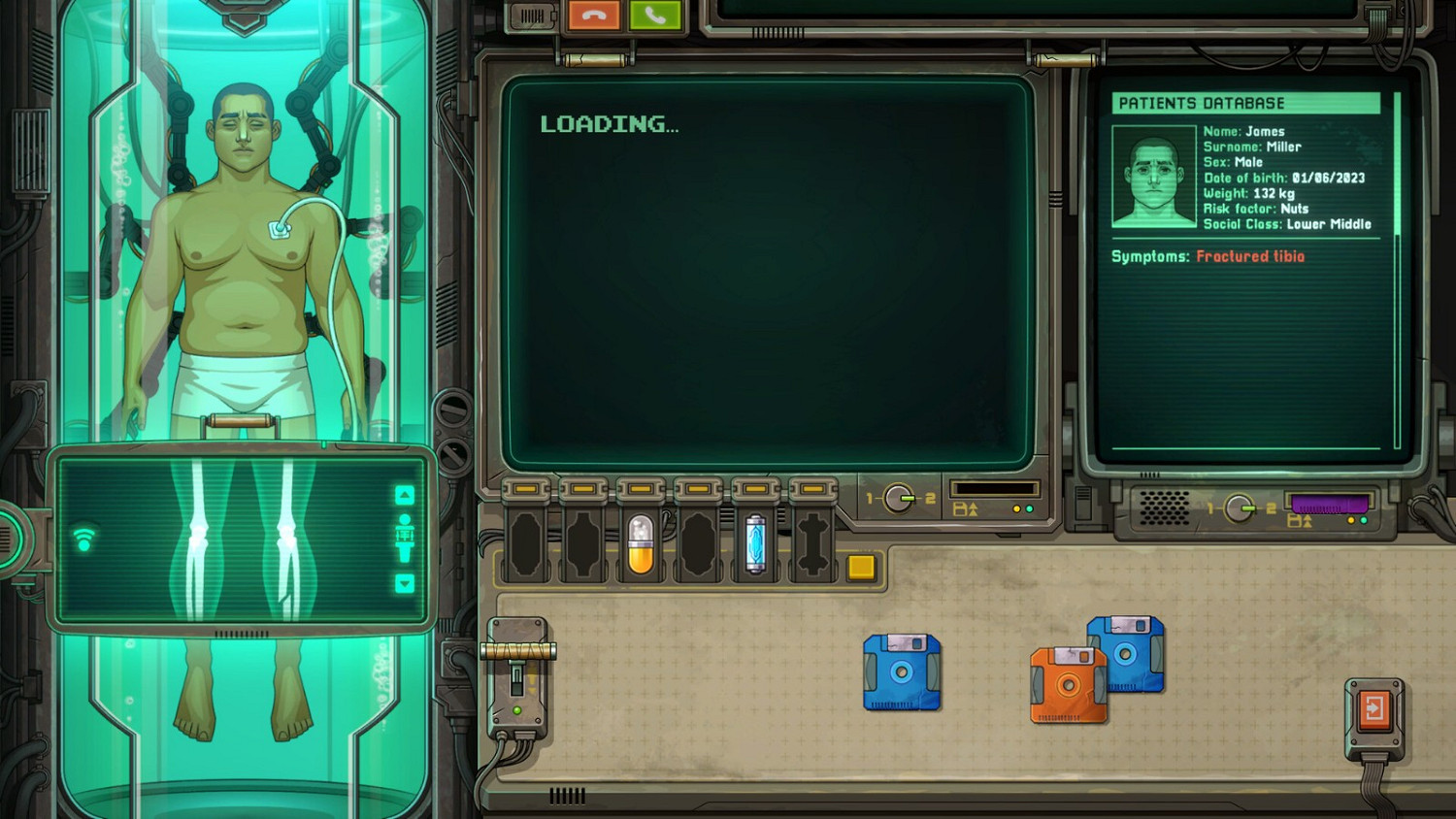Select the Fractured tibia symptom text
The width and height of the screenshot is (1456, 819).
pos(1251,256)
